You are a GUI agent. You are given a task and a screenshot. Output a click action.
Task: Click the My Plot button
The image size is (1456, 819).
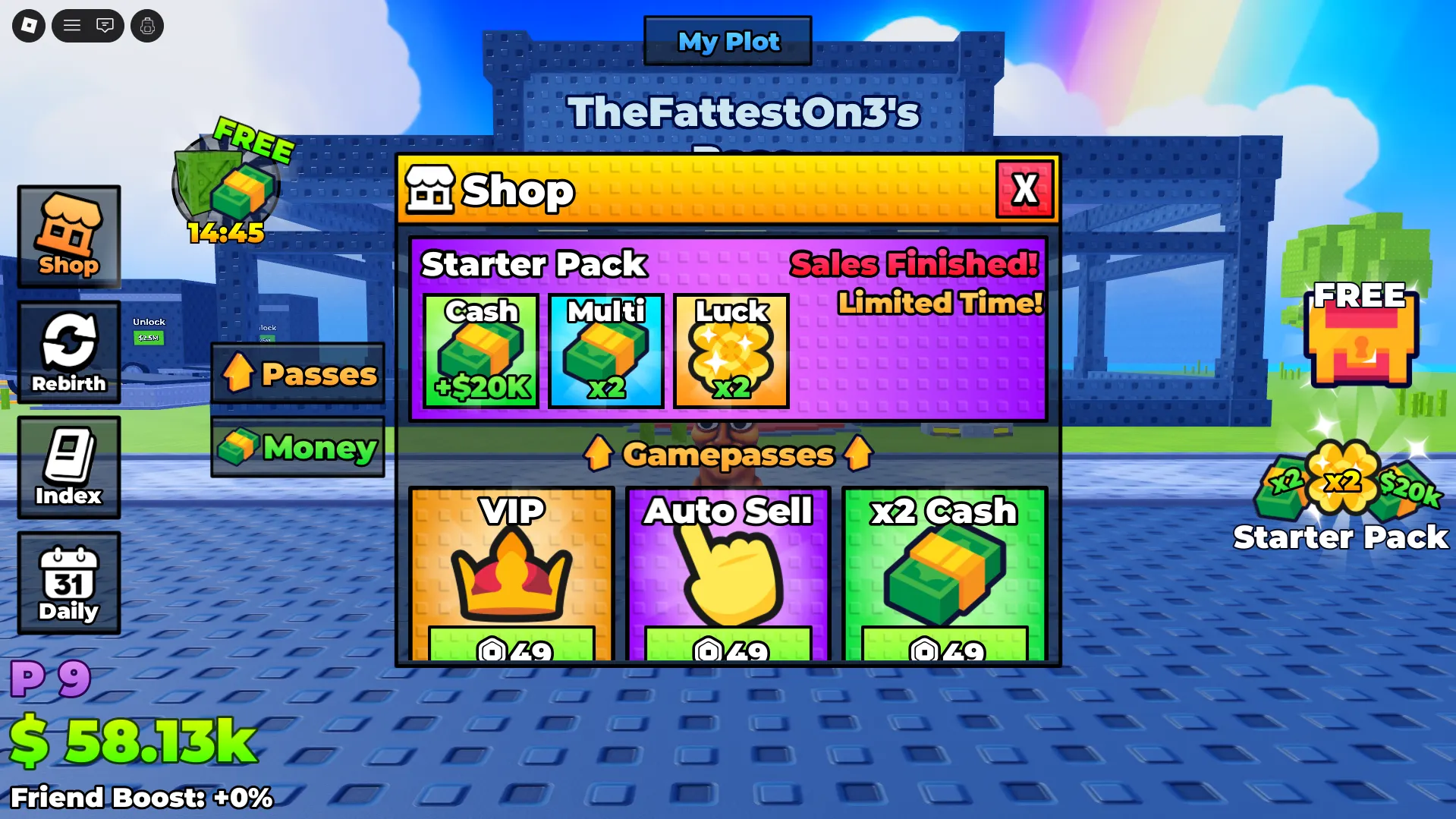tap(728, 41)
